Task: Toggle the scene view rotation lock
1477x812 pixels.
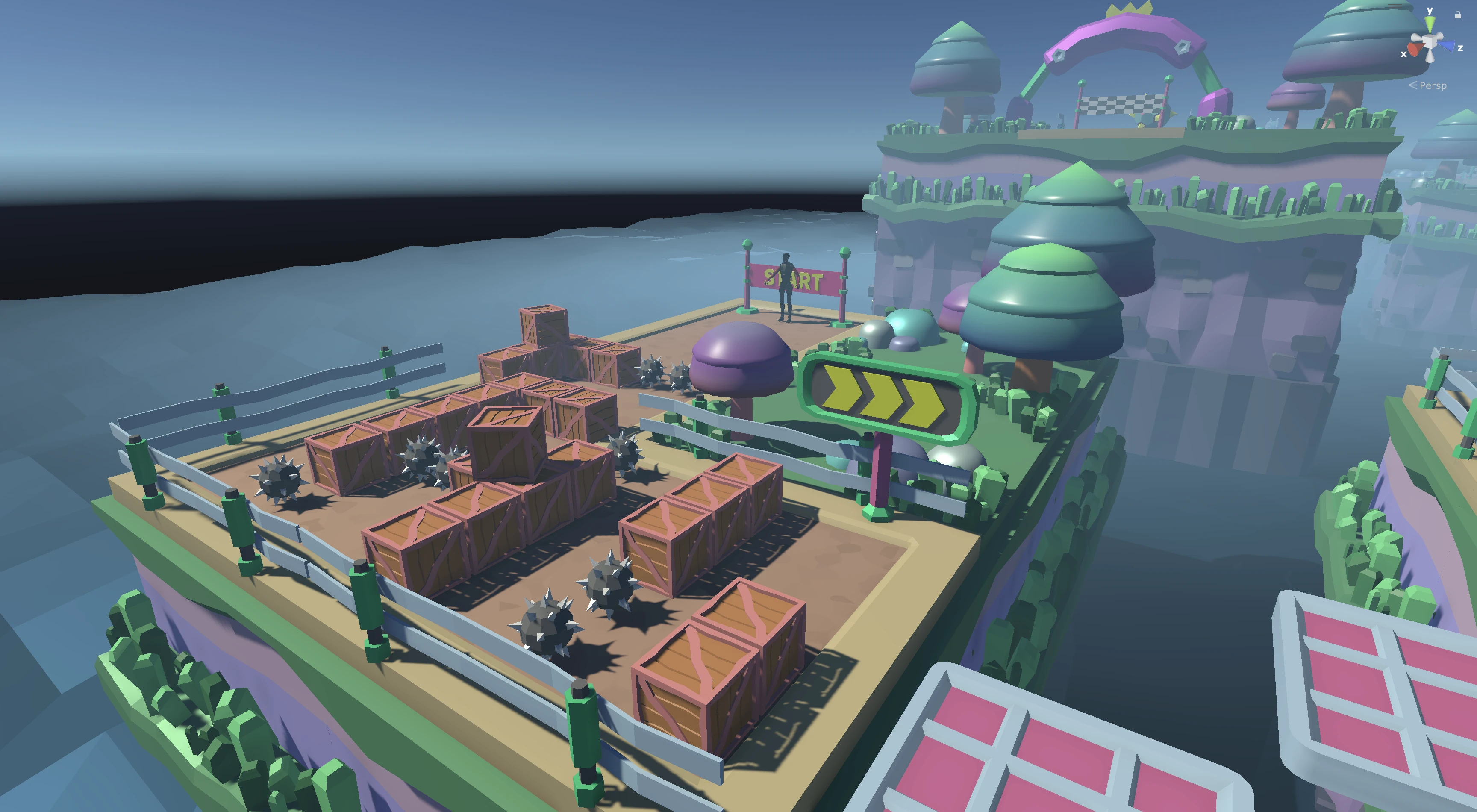Action: [x=1457, y=15]
